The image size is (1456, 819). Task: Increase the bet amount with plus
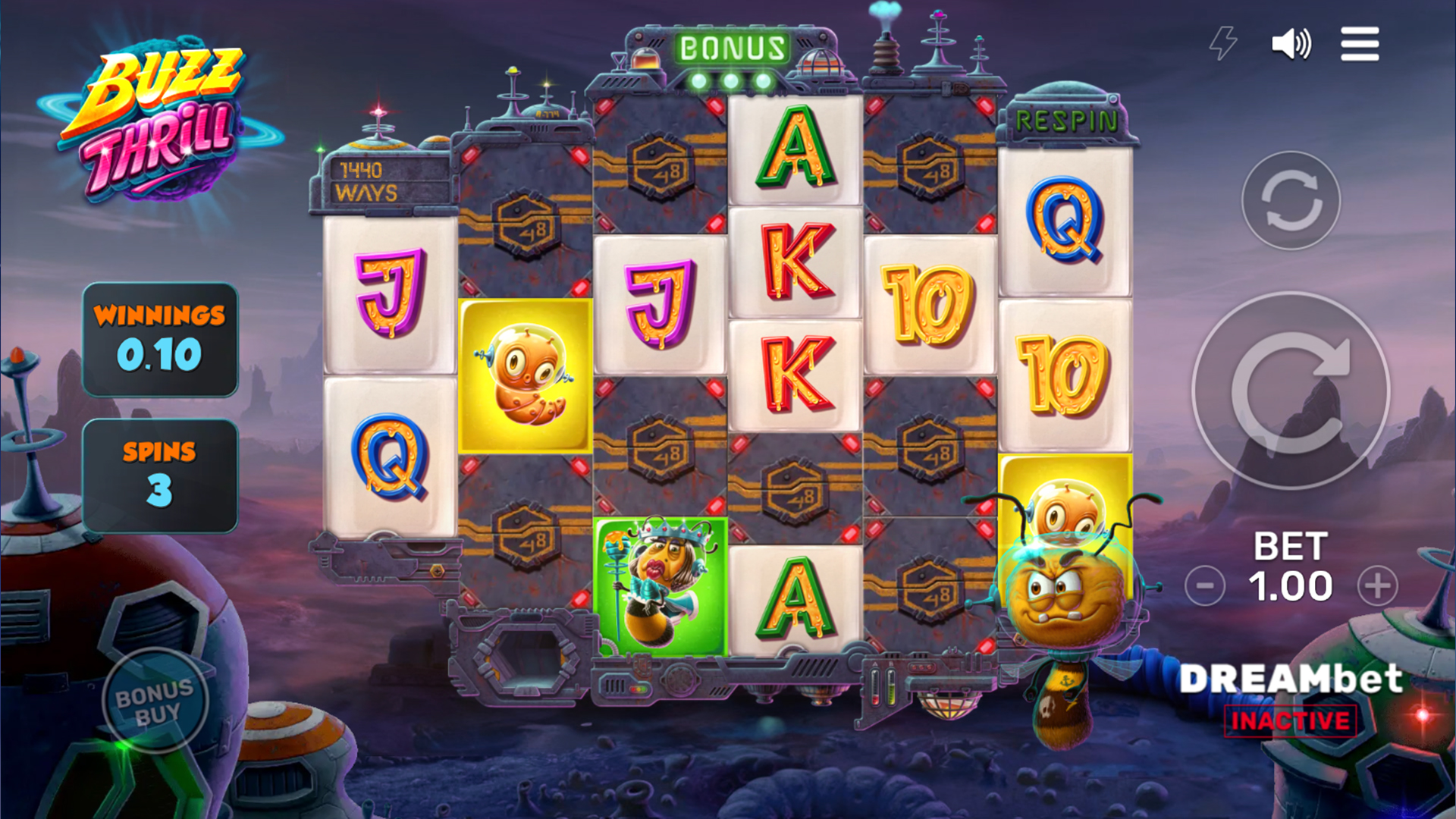tap(1377, 585)
